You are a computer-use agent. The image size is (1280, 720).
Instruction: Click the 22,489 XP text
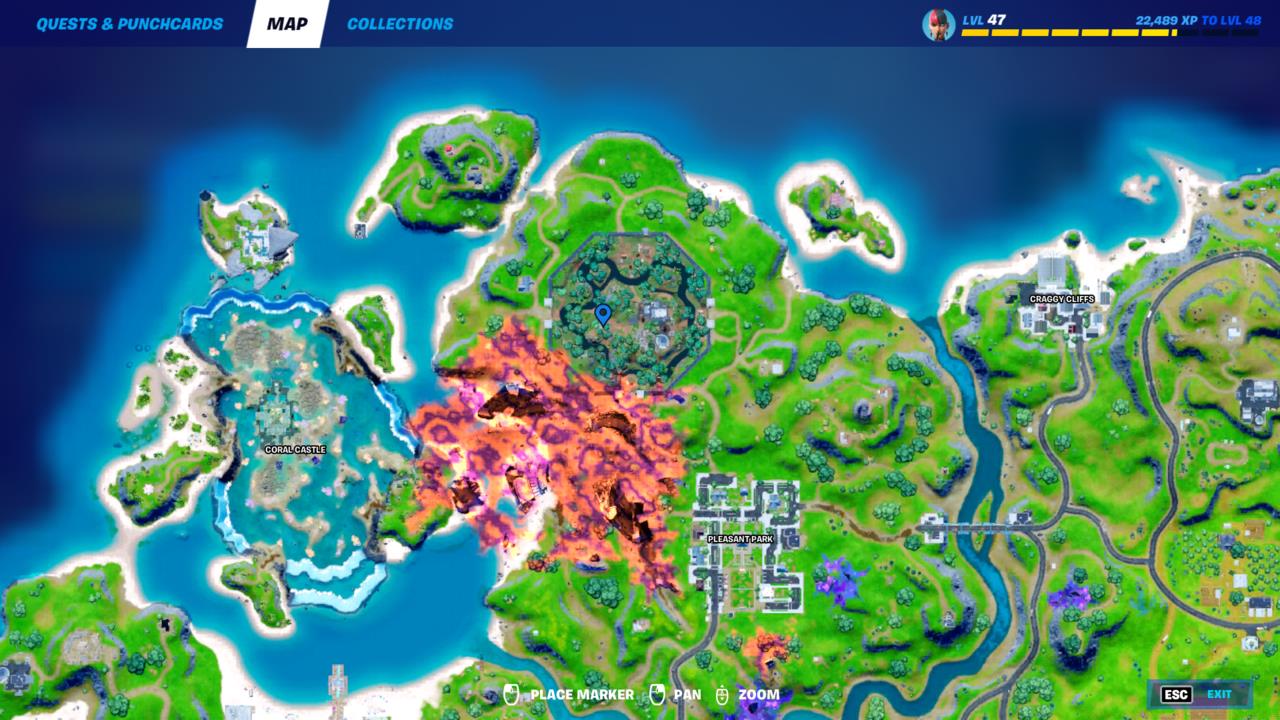[1164, 17]
